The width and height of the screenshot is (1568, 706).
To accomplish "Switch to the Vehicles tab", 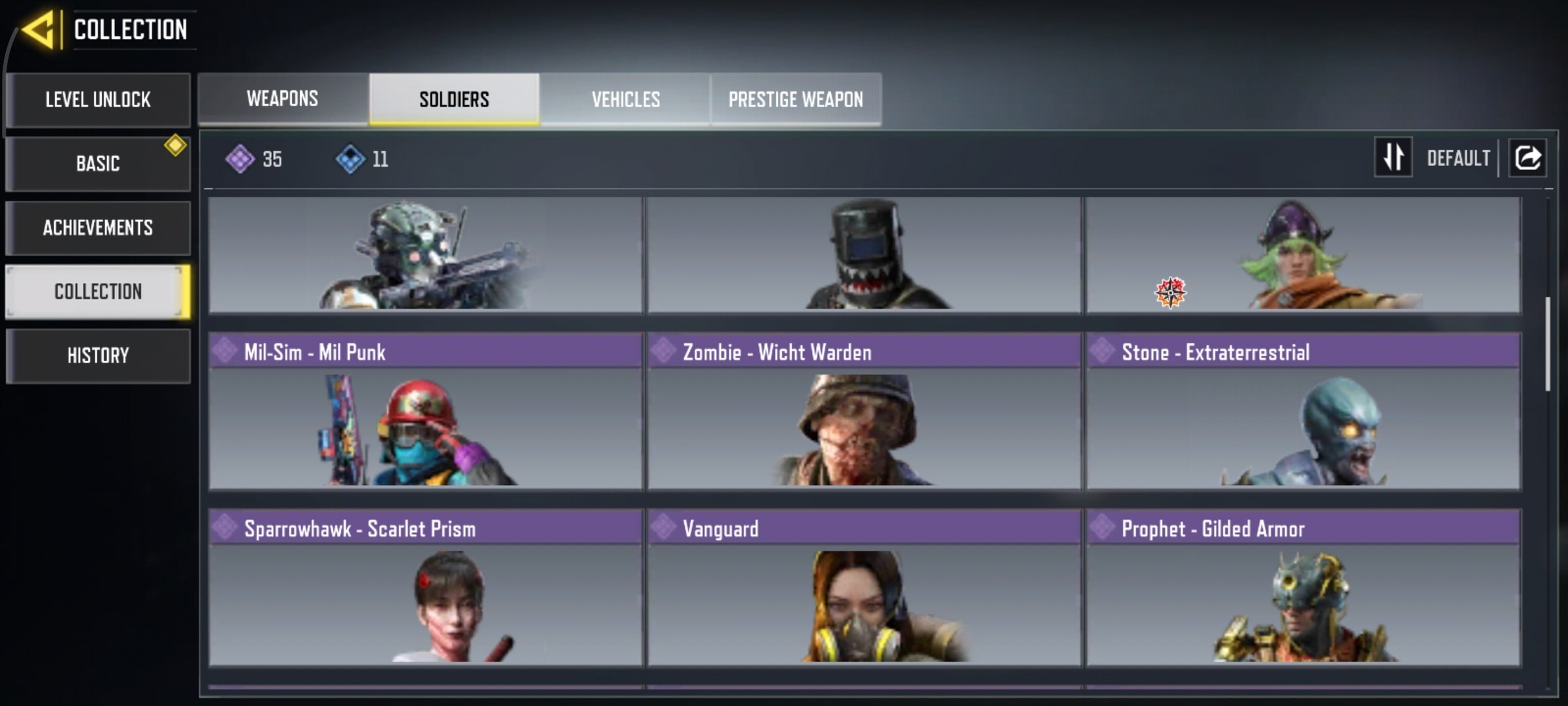I will click(x=625, y=99).
